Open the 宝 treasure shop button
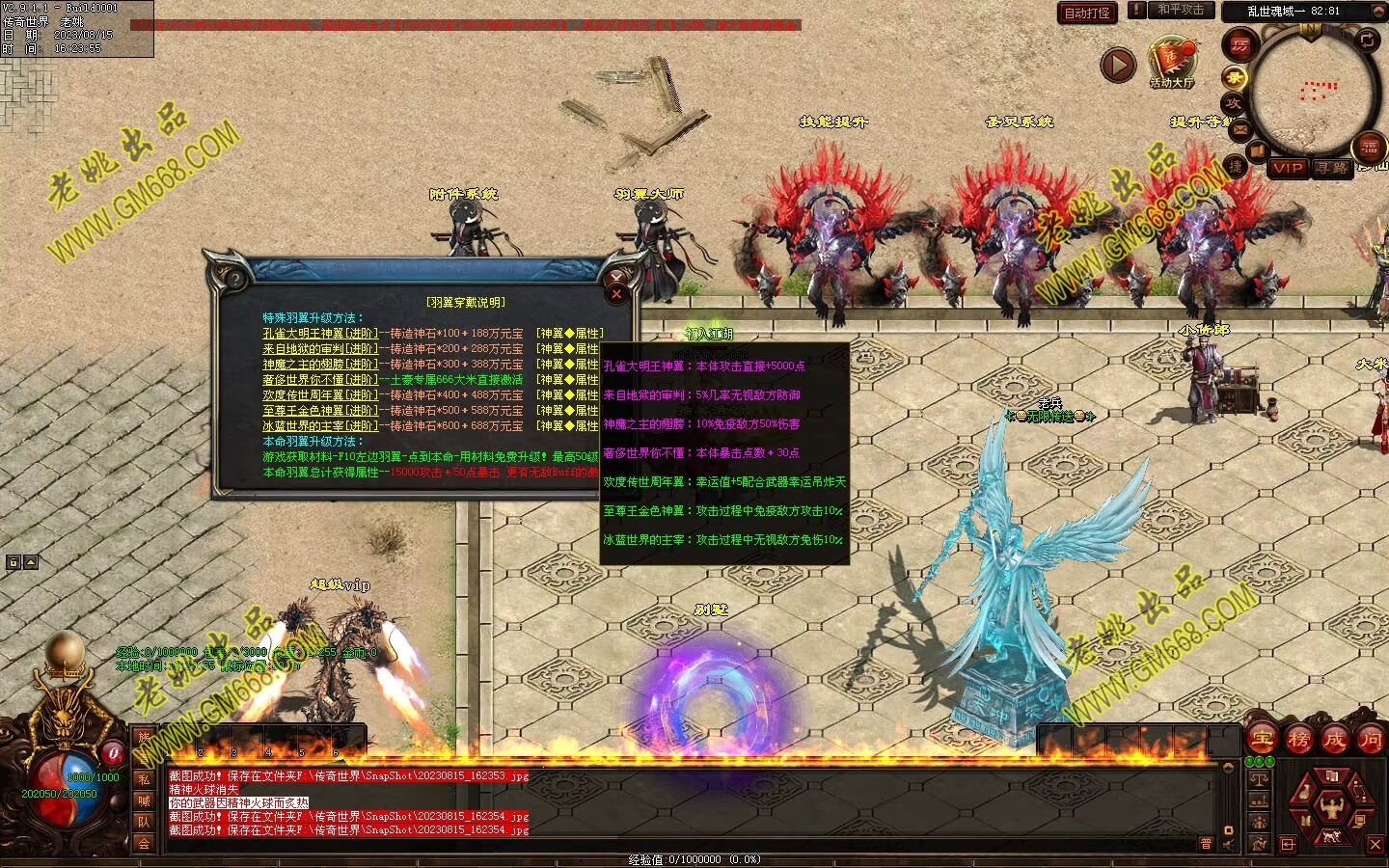 (x=1262, y=740)
